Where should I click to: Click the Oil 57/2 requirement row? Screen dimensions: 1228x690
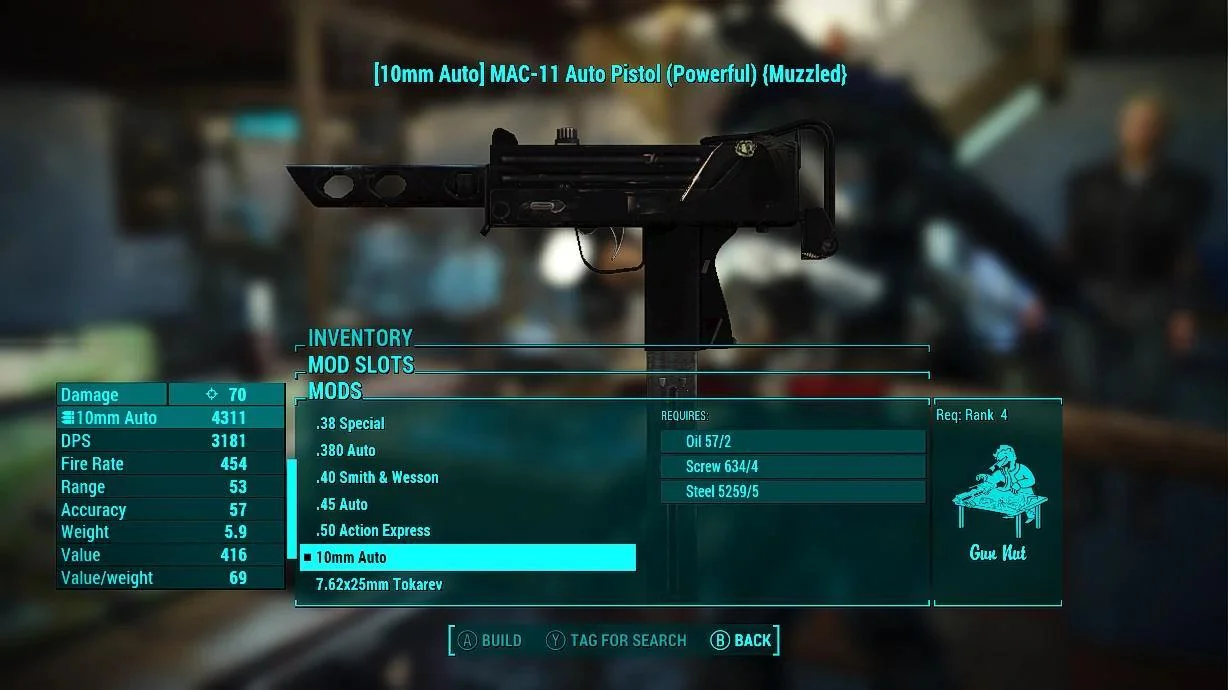pyautogui.click(x=792, y=442)
